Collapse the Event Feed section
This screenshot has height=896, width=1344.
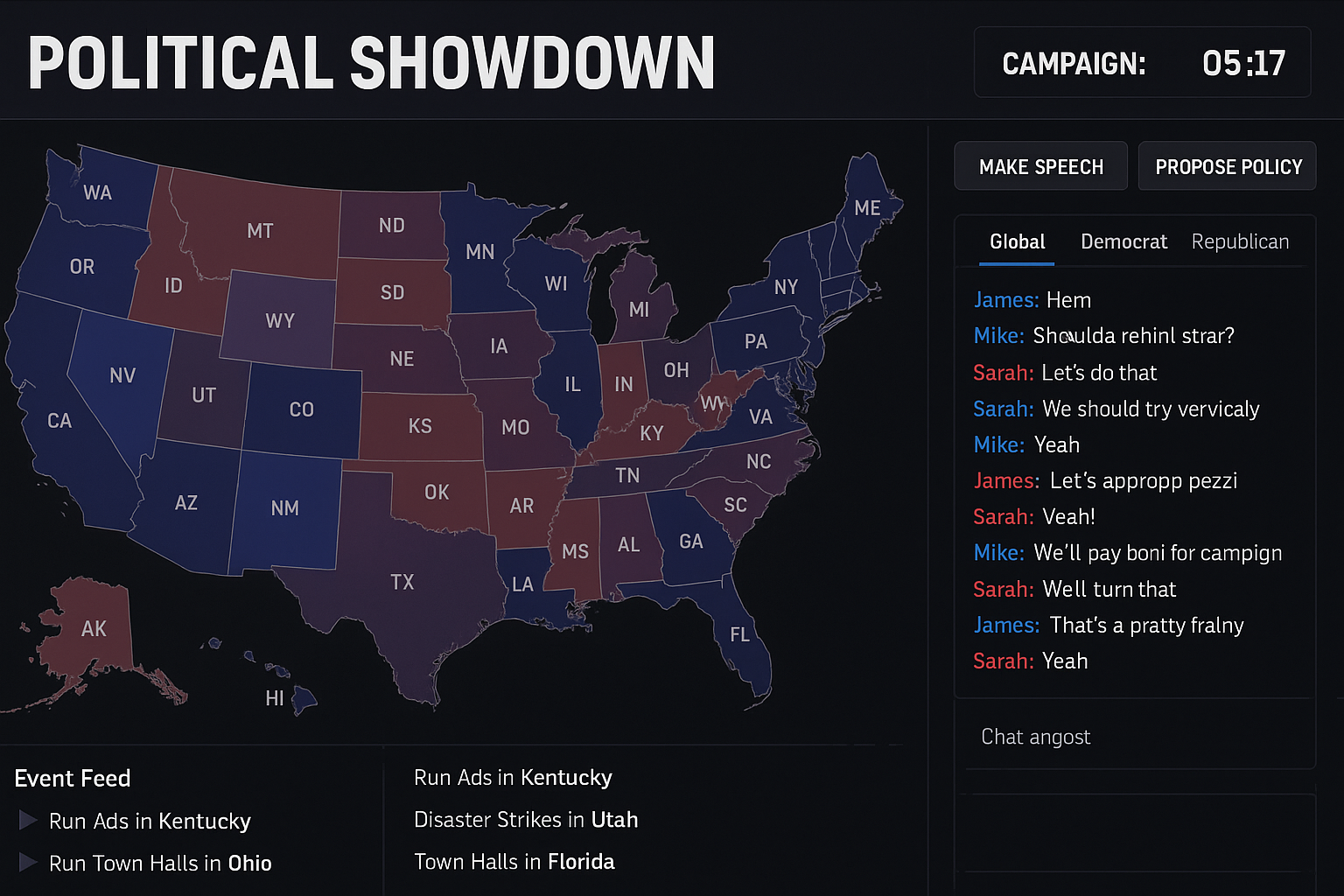tap(73, 778)
